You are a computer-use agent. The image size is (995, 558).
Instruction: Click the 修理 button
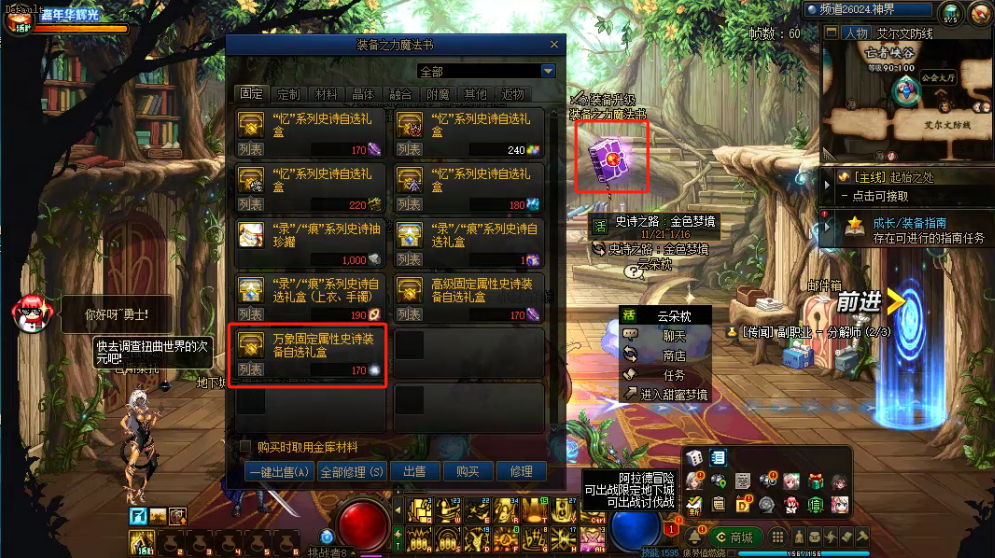(x=521, y=472)
